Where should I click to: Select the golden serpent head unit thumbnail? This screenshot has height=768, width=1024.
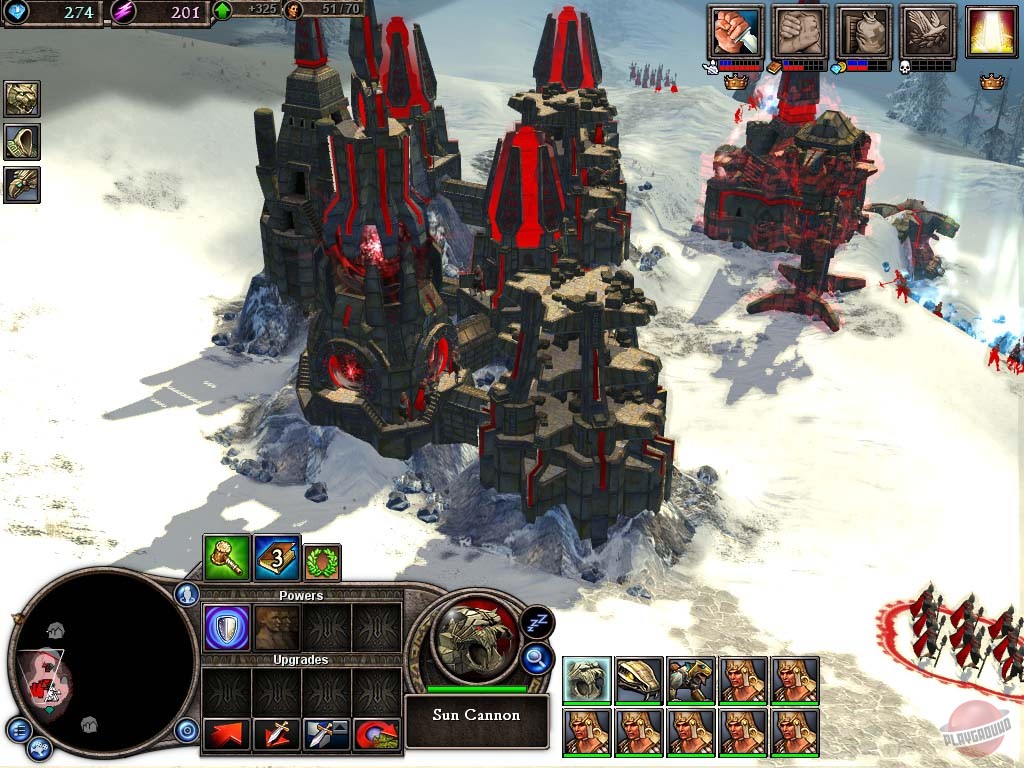[639, 680]
